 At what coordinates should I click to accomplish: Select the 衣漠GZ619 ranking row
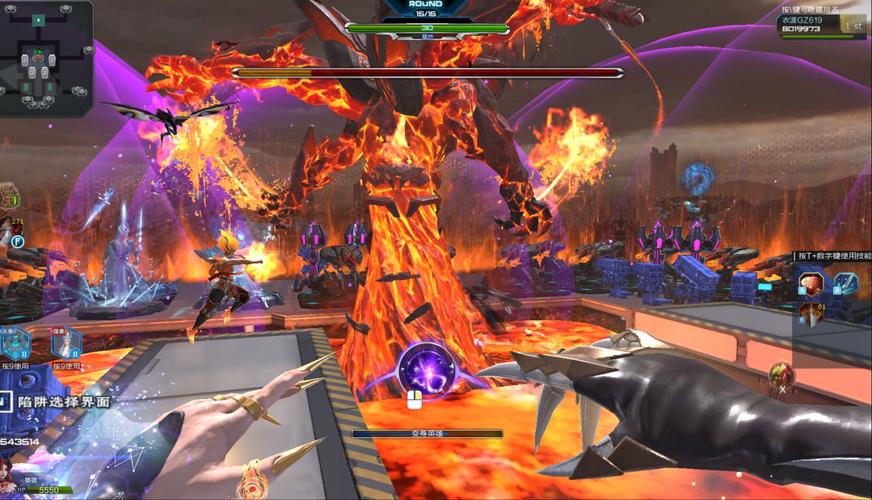pyautogui.click(x=822, y=24)
